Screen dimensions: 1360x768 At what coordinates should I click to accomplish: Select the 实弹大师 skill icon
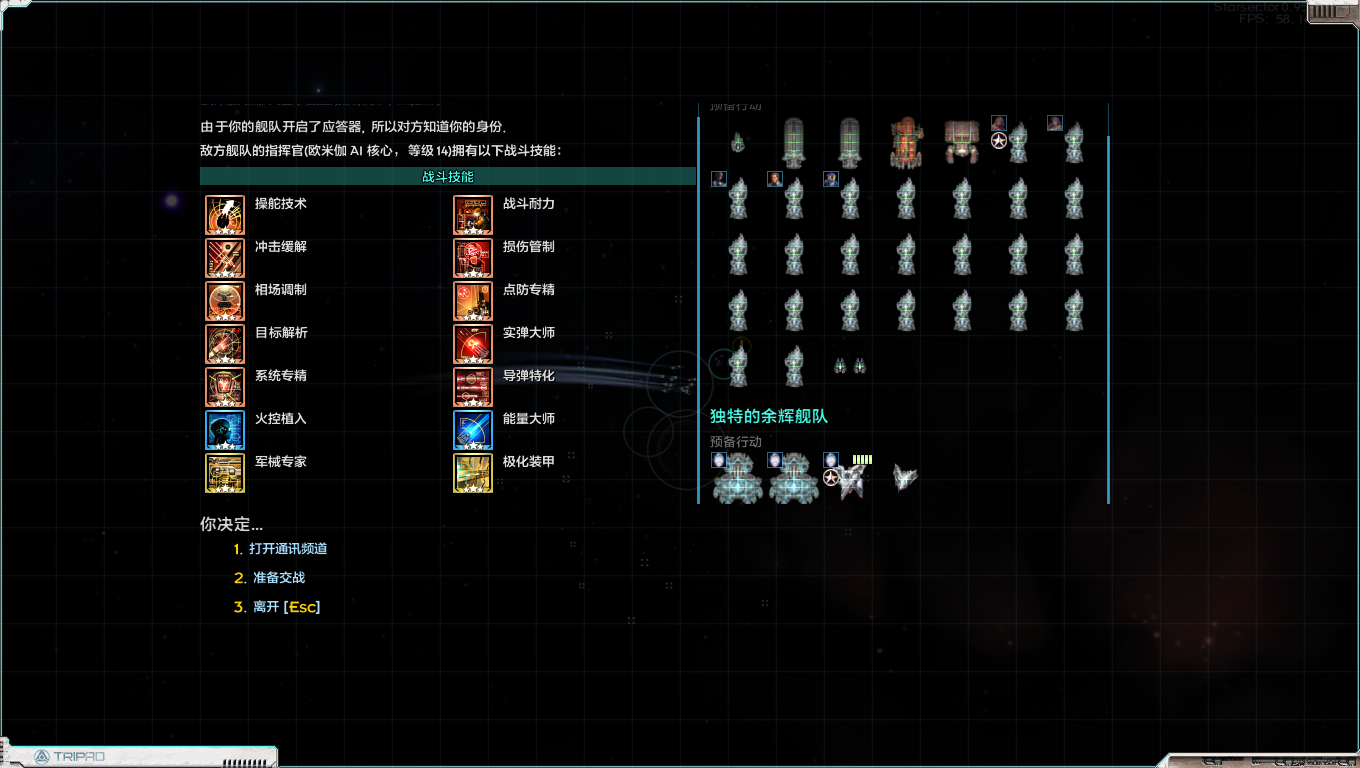pyautogui.click(x=473, y=344)
